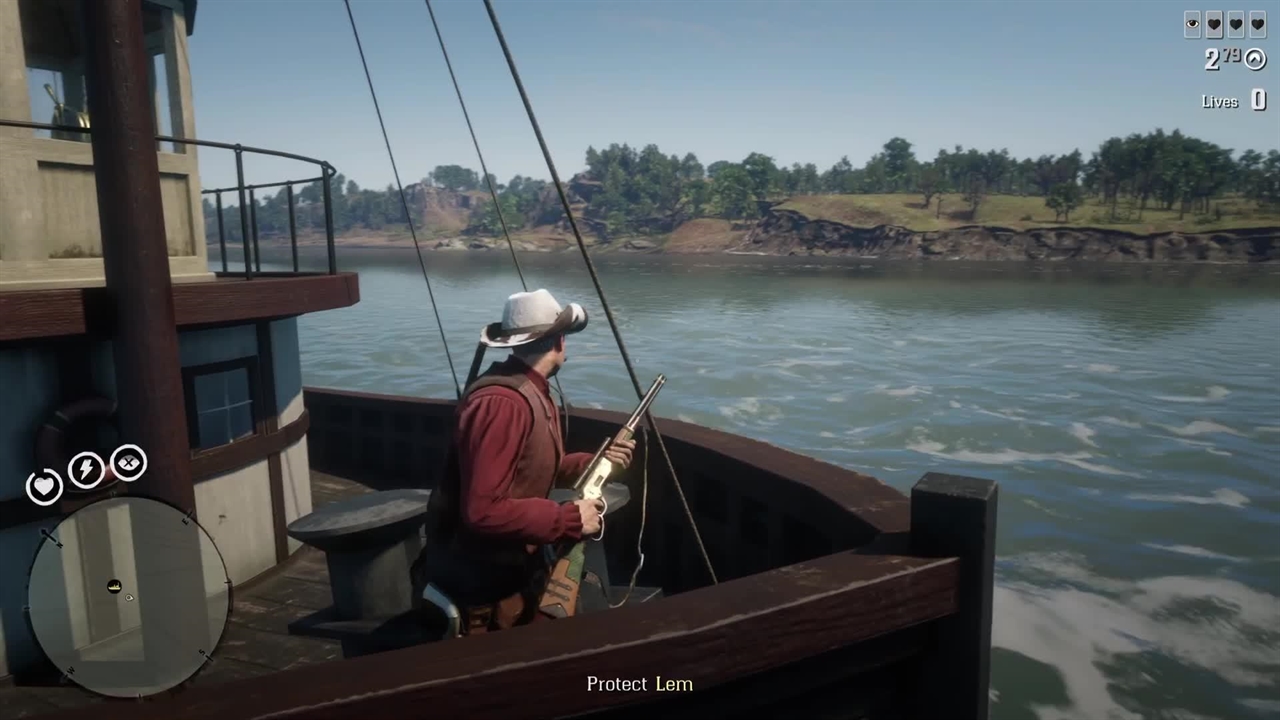The height and width of the screenshot is (720, 1280).
Task: Open the circular minimap
Action: 128,597
